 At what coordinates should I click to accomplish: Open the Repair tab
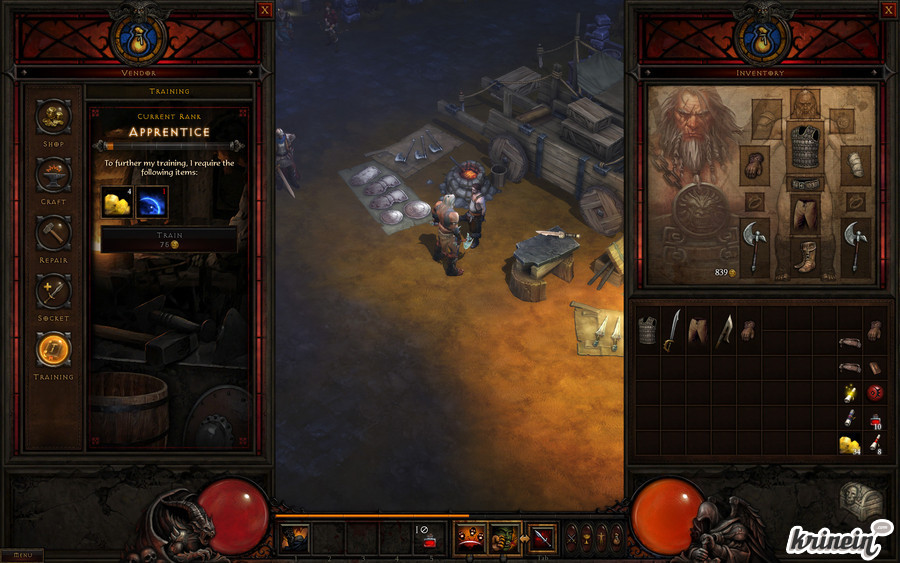click(54, 233)
